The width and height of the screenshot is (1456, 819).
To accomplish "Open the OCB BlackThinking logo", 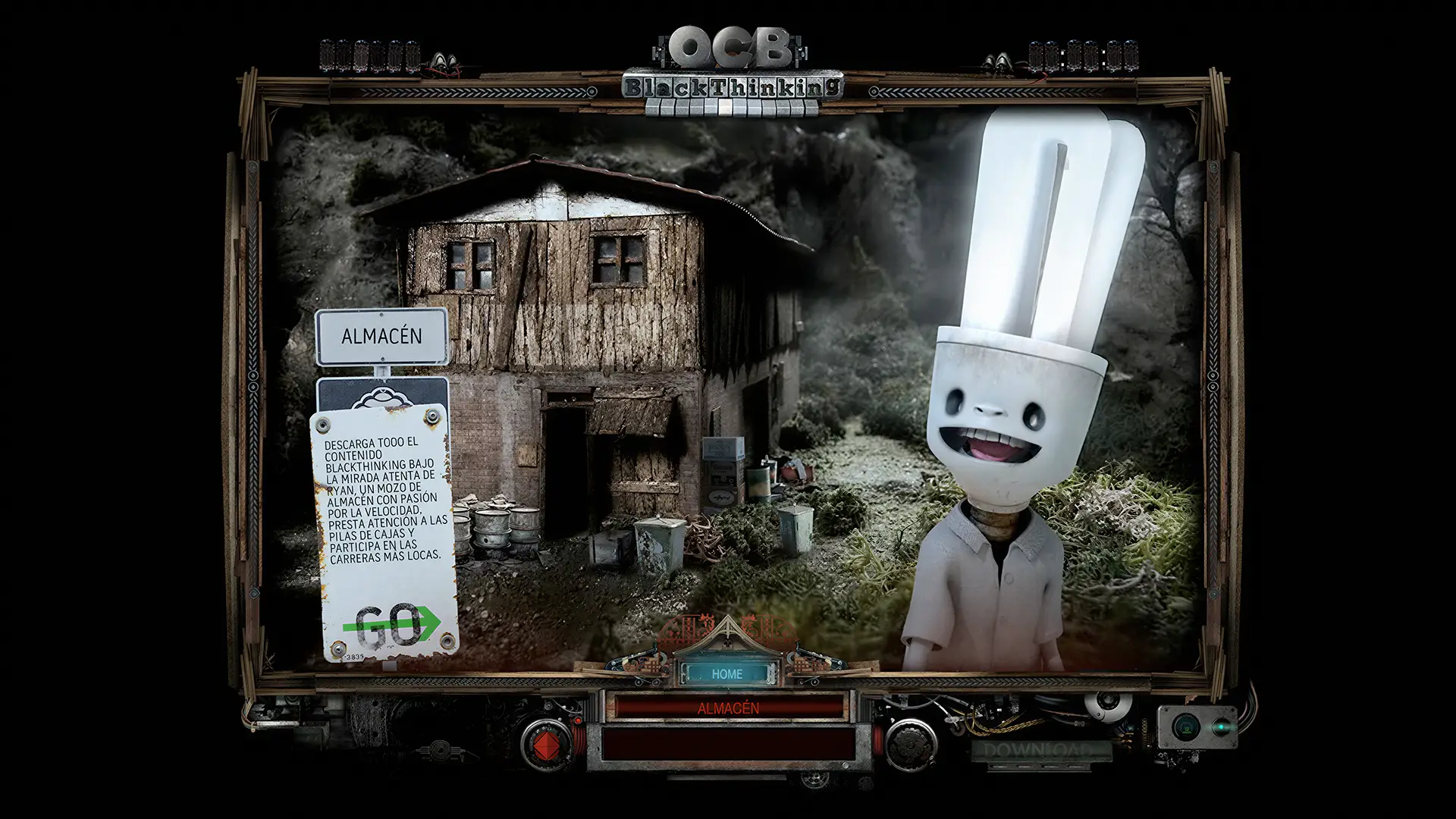I will coord(732,72).
